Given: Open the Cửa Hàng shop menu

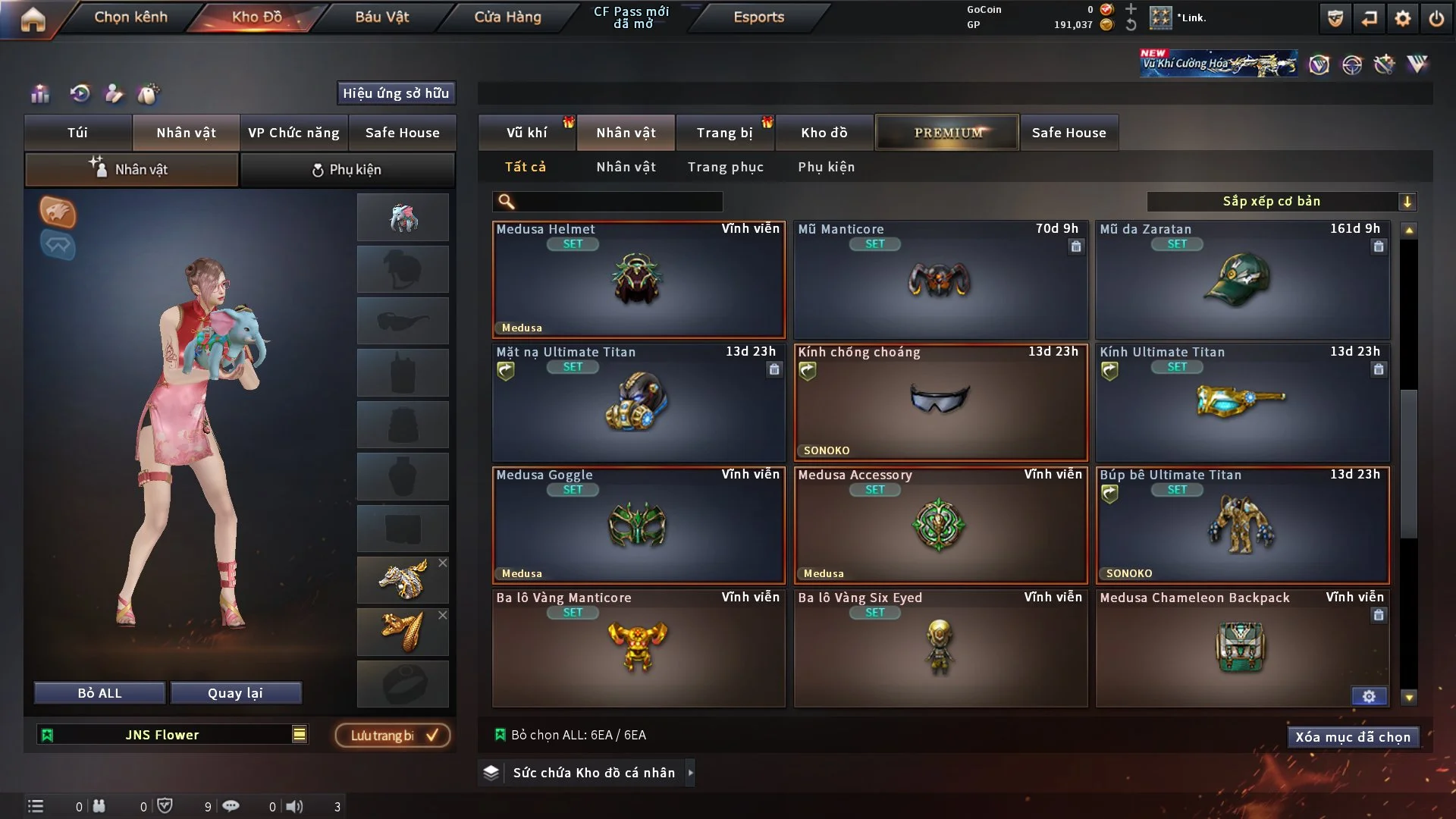Looking at the screenshot, I should 507,17.
